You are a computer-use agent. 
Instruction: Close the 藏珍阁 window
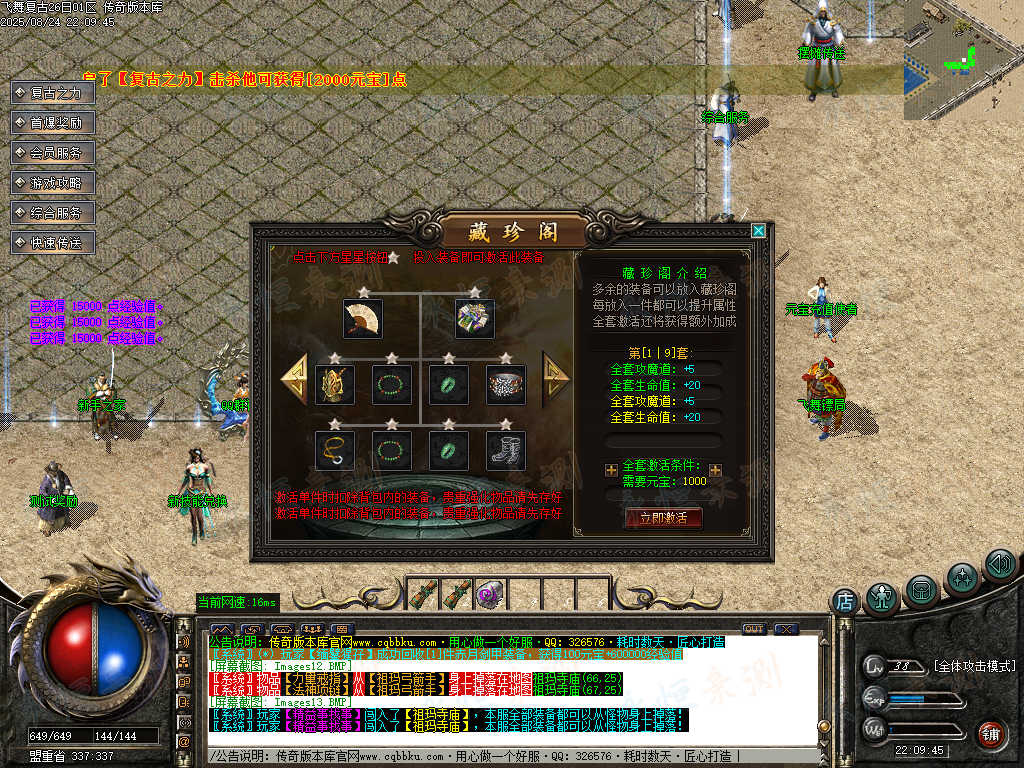point(758,231)
